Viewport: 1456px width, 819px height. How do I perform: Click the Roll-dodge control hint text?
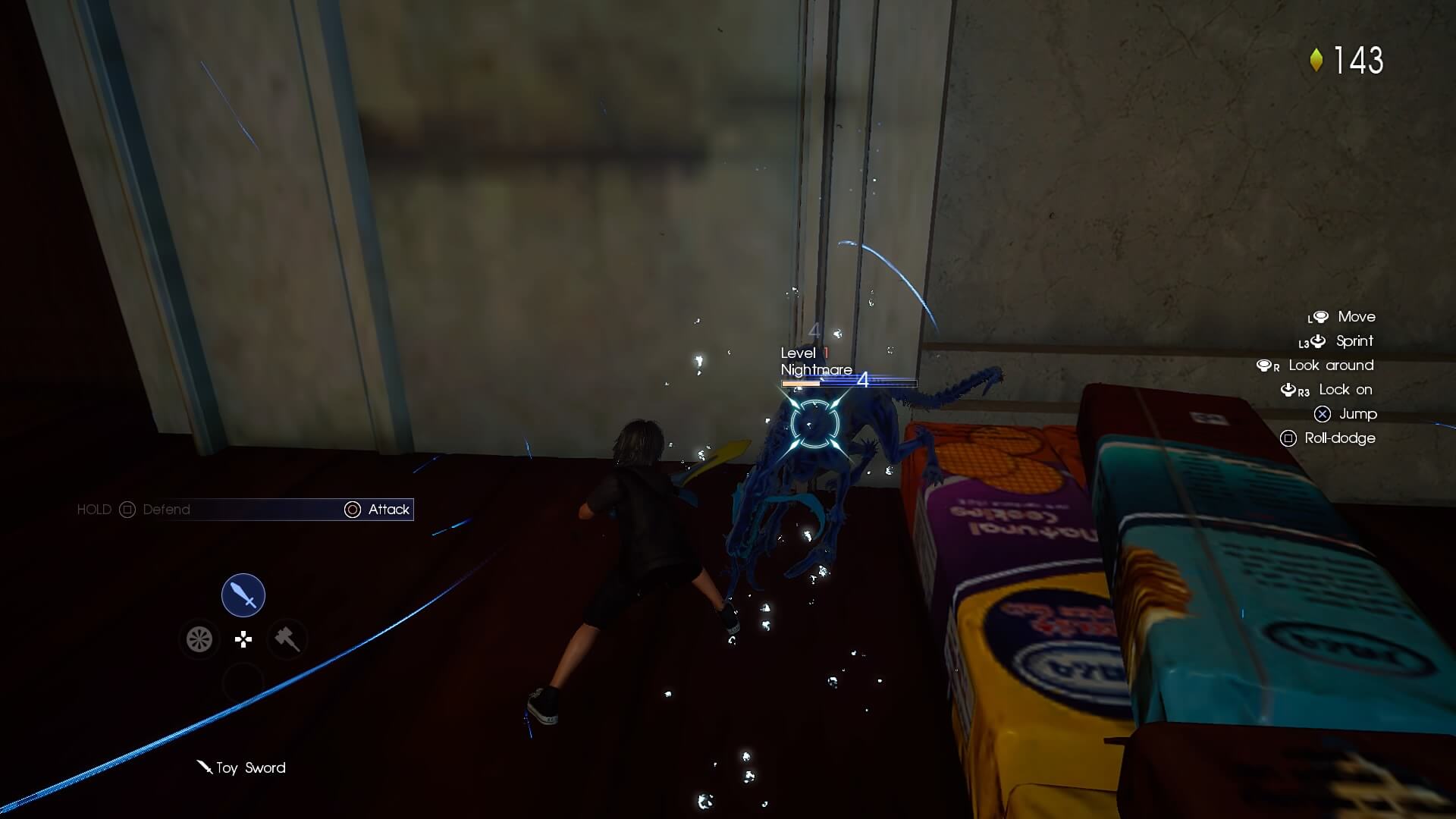(x=1338, y=438)
